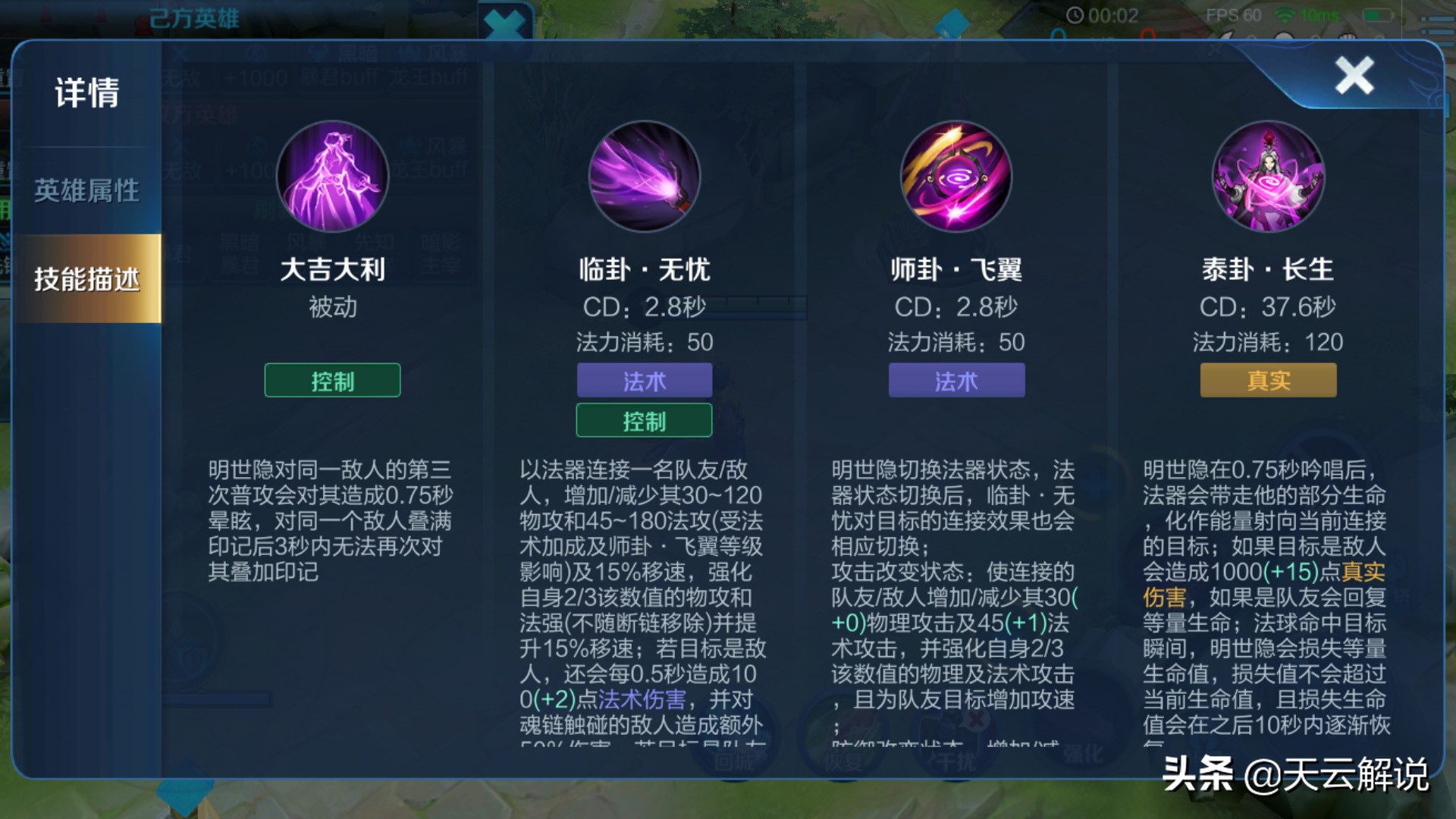This screenshot has width=1456, height=819.
Task: Open the 临卦·无忧 skill icon
Action: point(645,176)
